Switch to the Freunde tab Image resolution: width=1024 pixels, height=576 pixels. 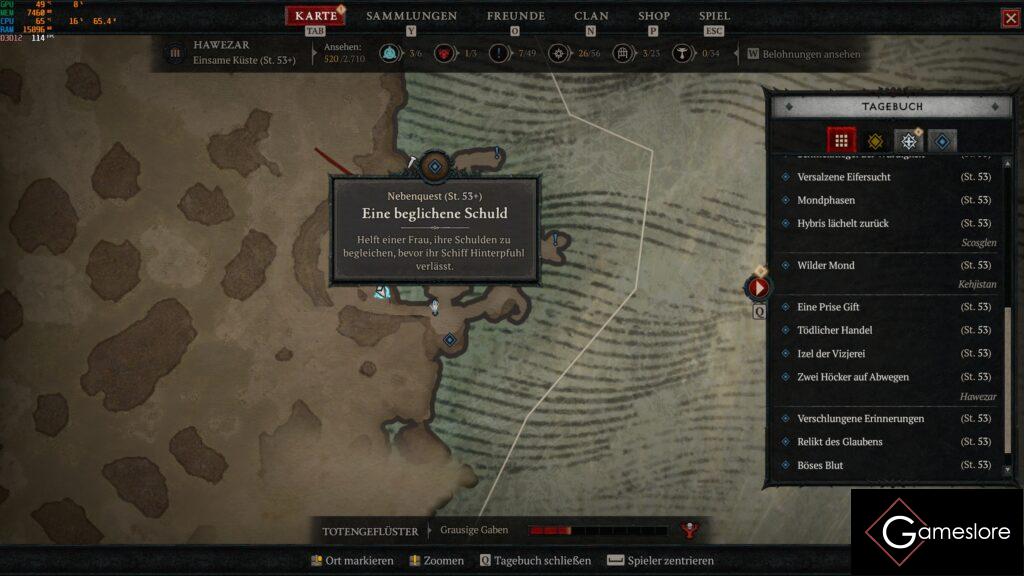coord(515,16)
